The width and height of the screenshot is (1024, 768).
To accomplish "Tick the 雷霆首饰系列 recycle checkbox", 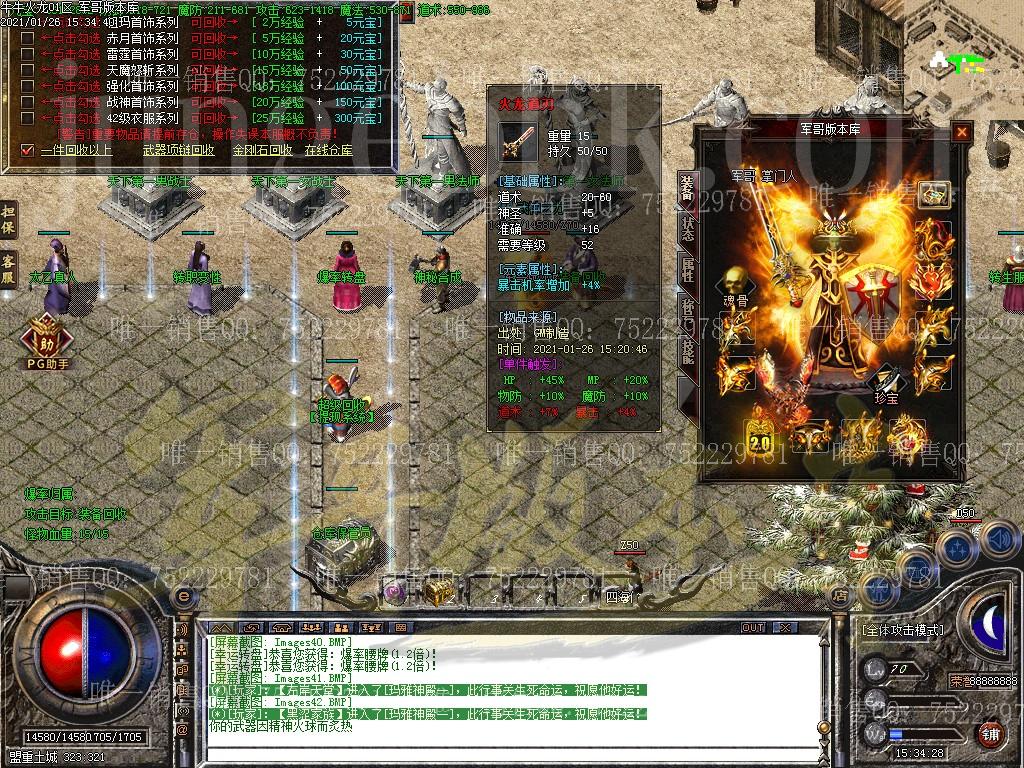I will pyautogui.click(x=28, y=54).
